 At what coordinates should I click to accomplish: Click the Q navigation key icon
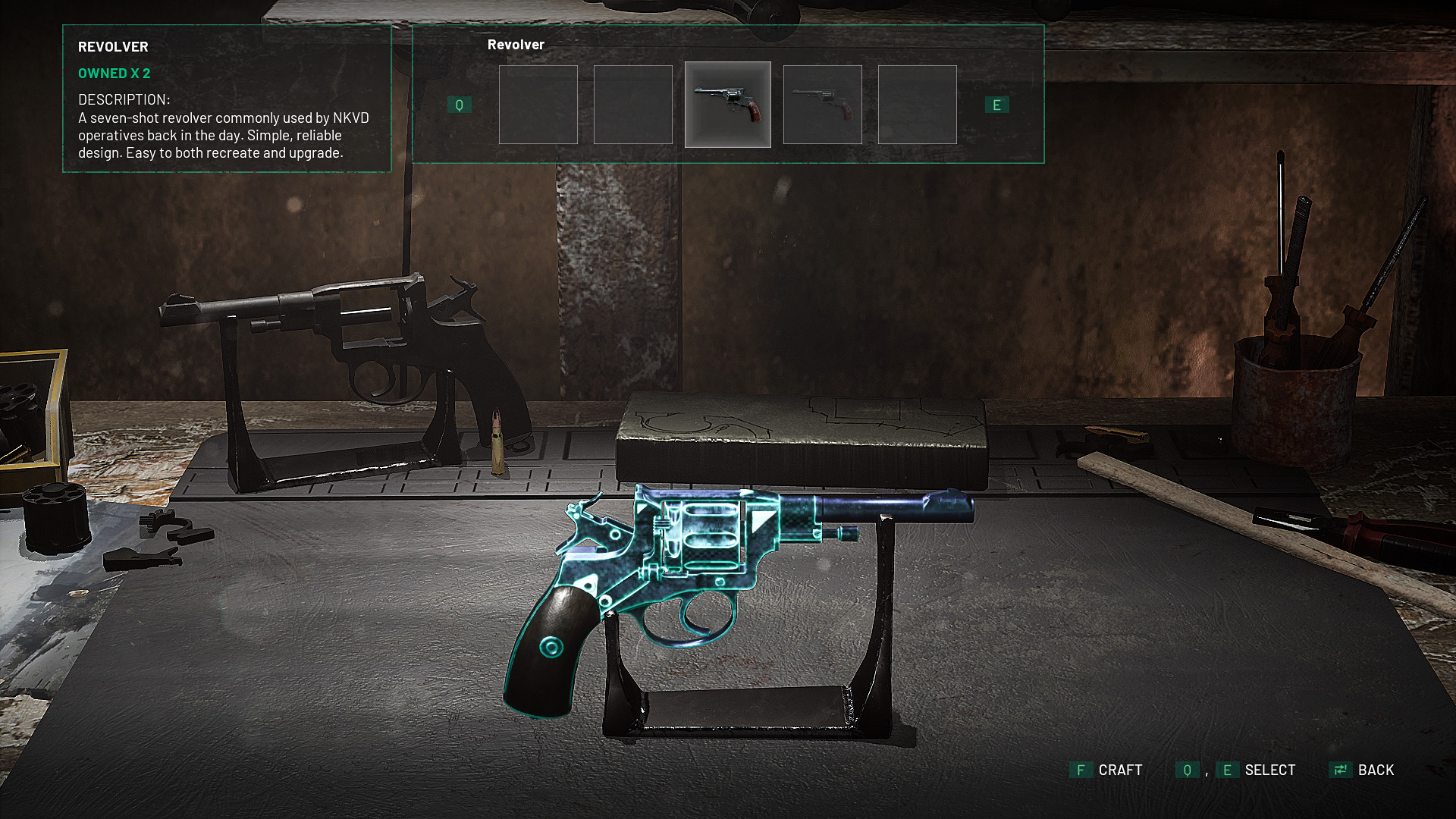[x=460, y=105]
